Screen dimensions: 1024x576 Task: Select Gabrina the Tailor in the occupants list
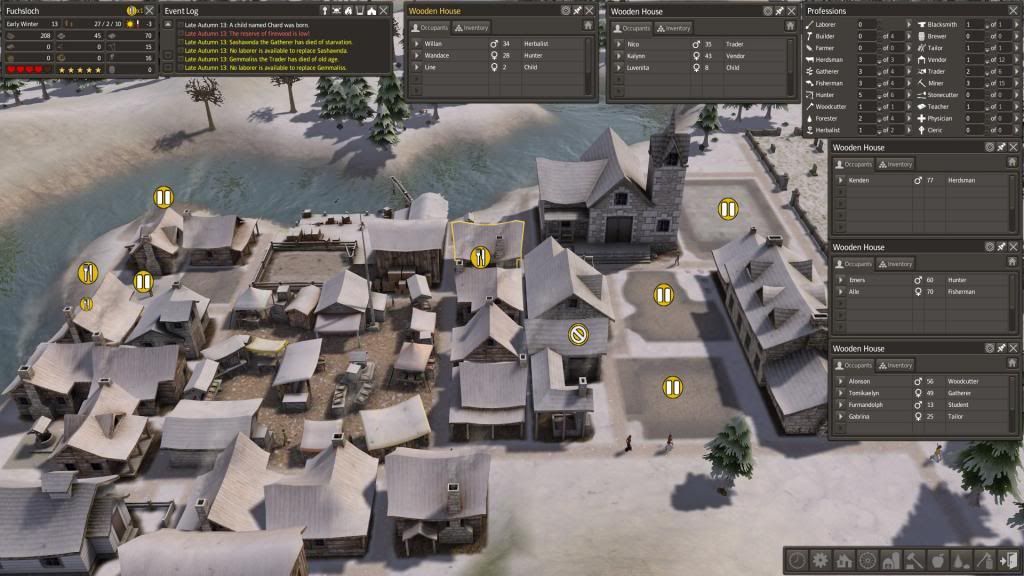(x=860, y=416)
